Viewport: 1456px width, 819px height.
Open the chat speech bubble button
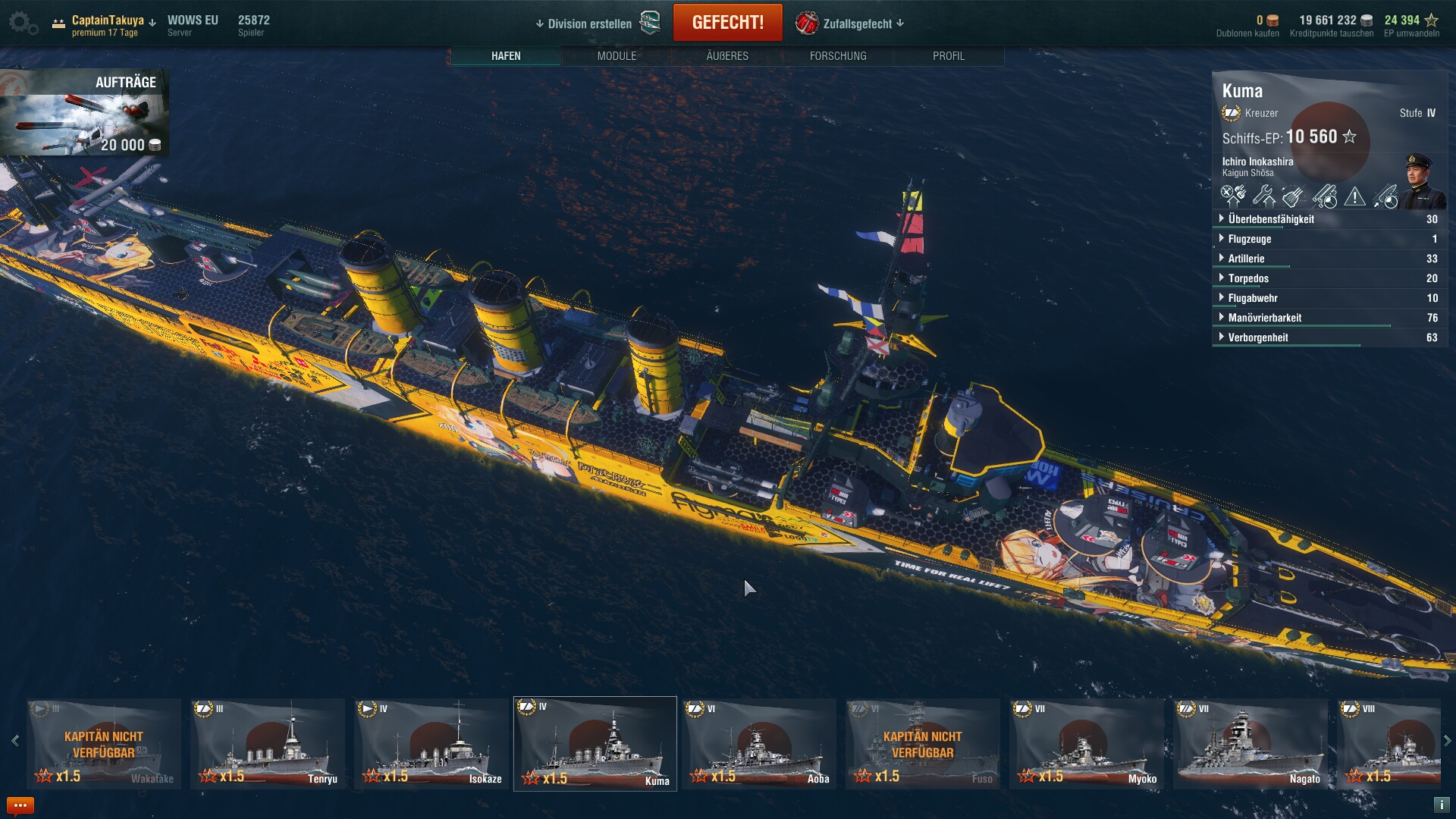(20, 805)
